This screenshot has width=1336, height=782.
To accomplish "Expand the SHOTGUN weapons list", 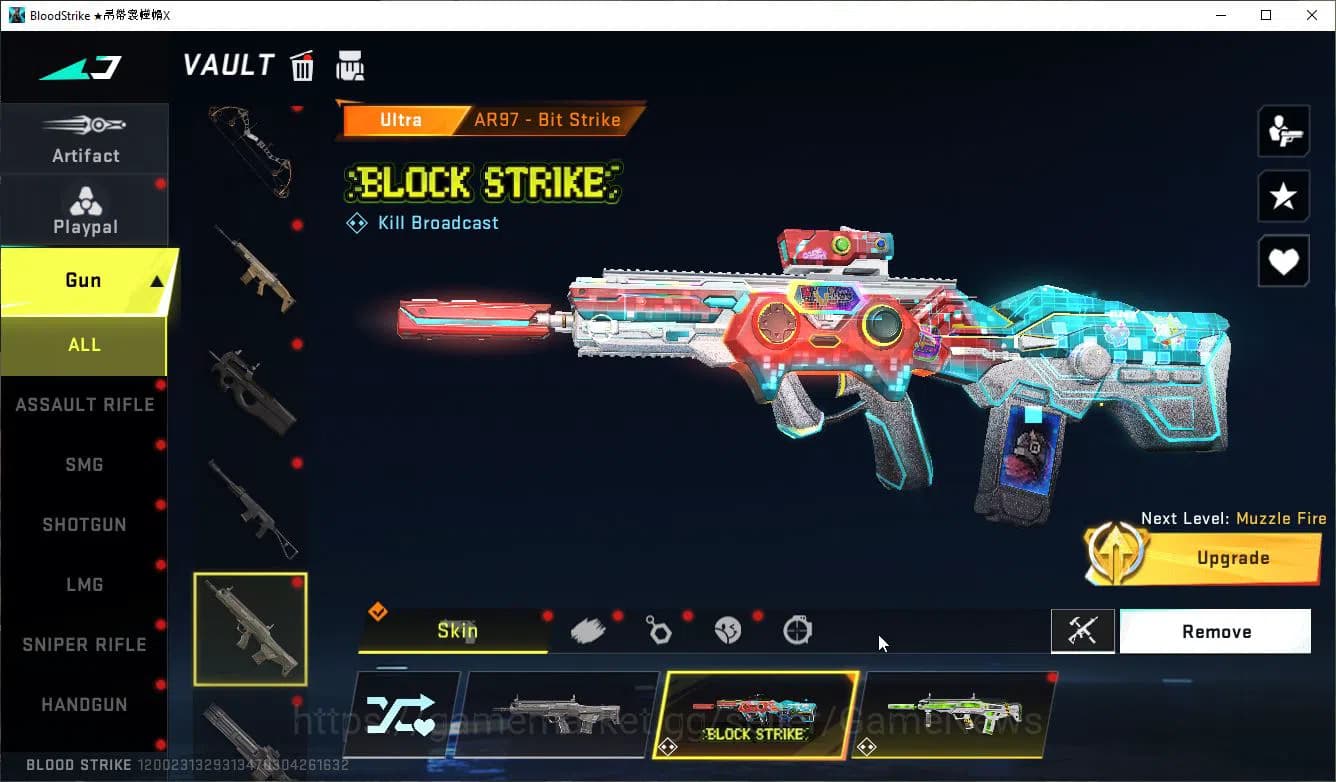I will 84,524.
